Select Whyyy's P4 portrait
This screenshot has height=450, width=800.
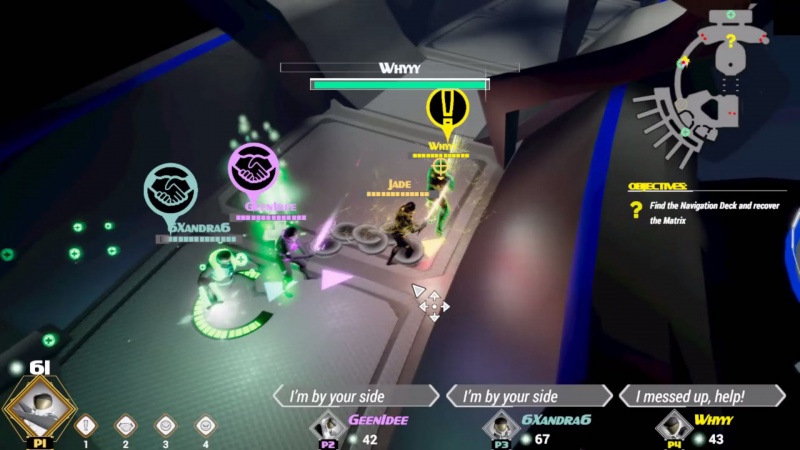676,427
